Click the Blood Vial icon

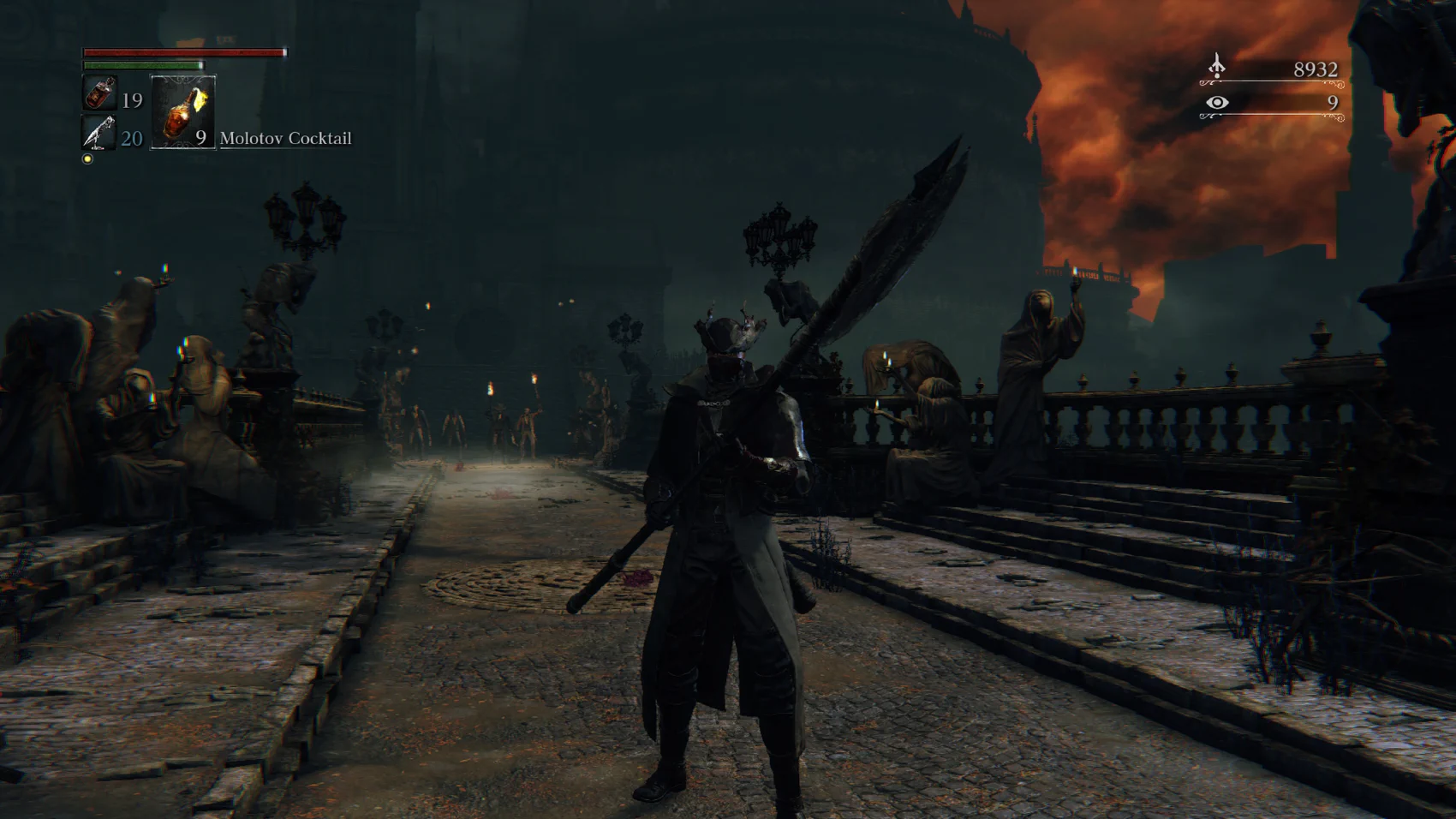pos(99,93)
